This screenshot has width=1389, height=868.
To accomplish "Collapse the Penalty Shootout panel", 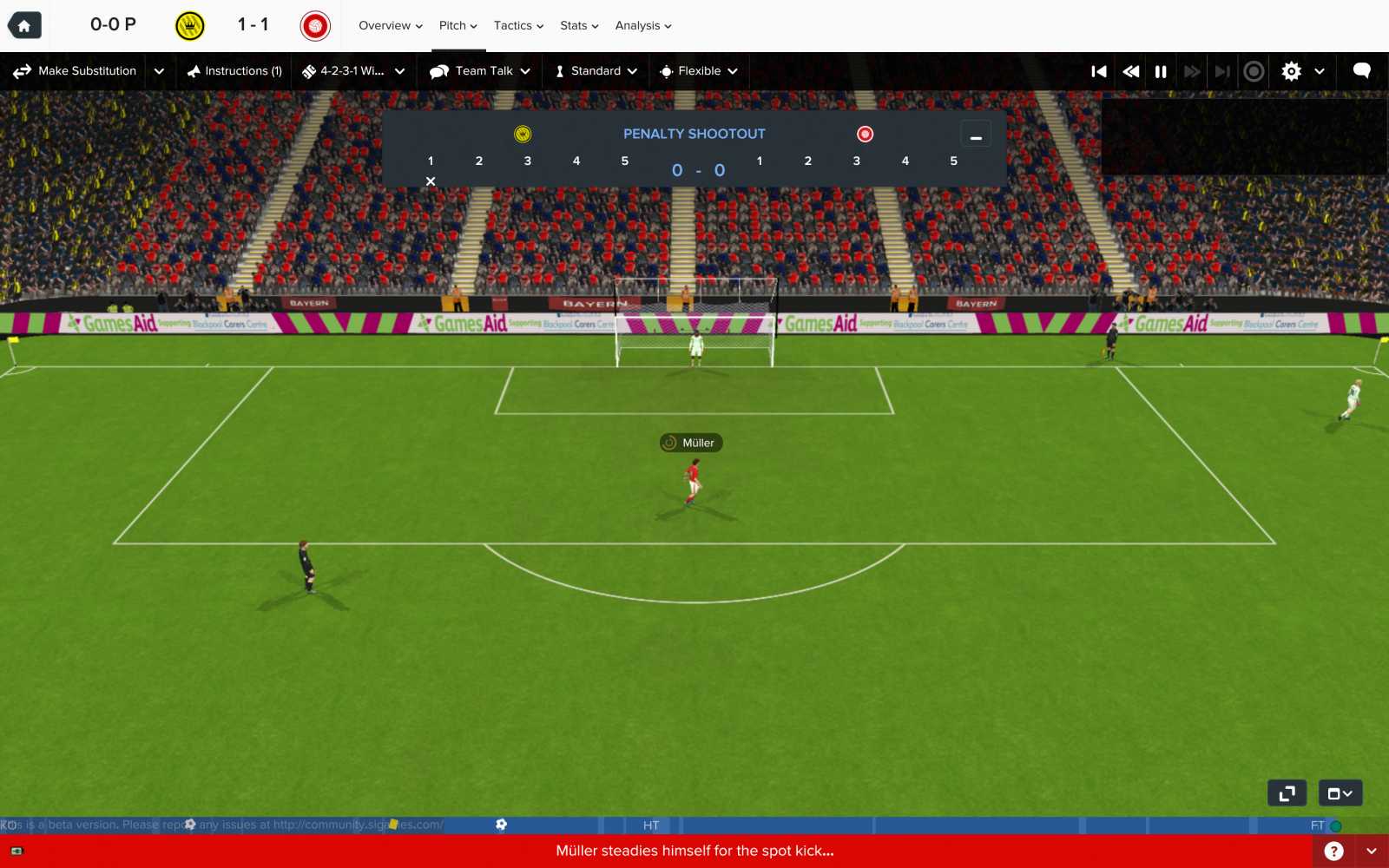I will point(976,133).
